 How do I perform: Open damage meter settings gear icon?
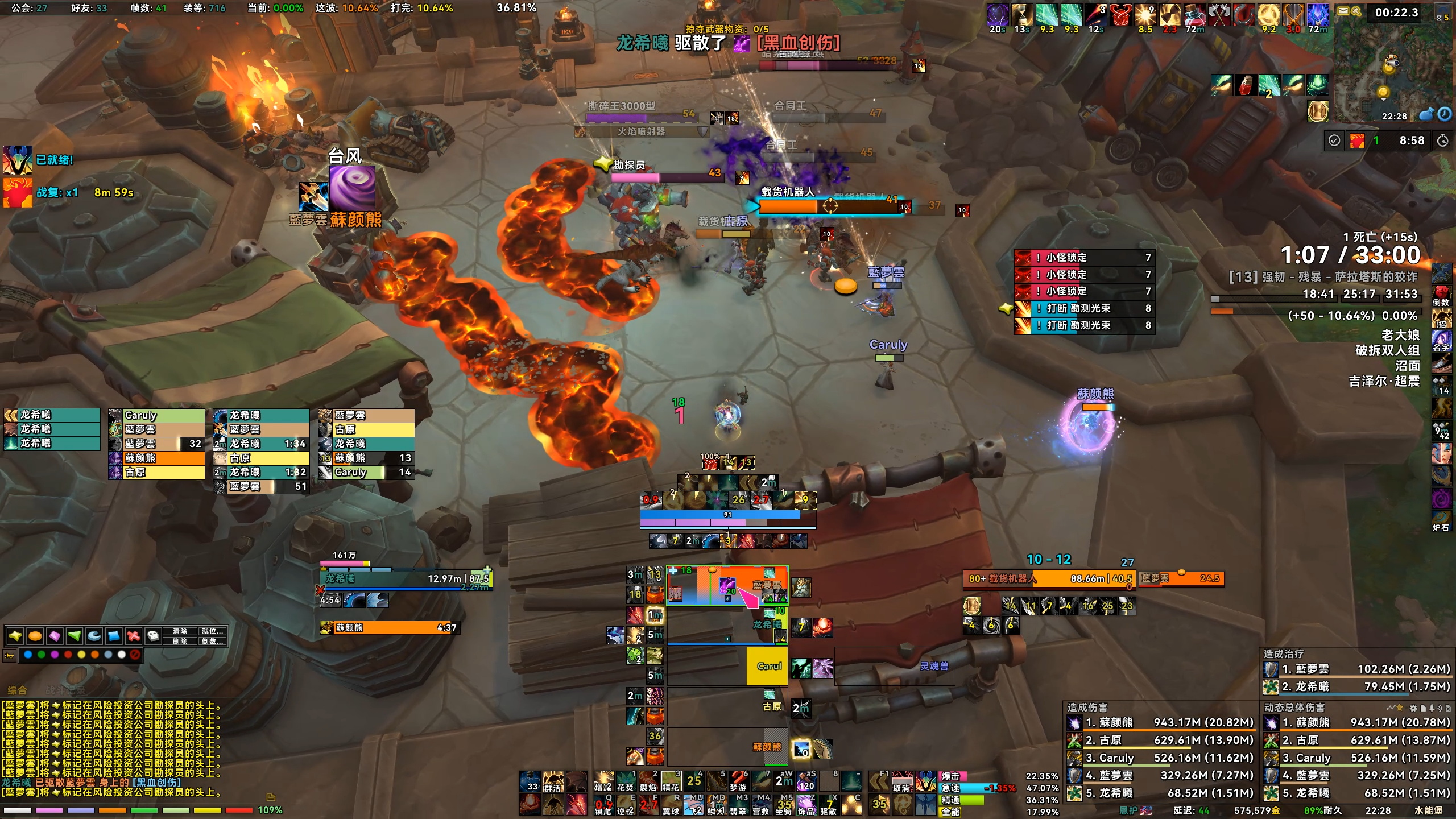[x=1413, y=708]
